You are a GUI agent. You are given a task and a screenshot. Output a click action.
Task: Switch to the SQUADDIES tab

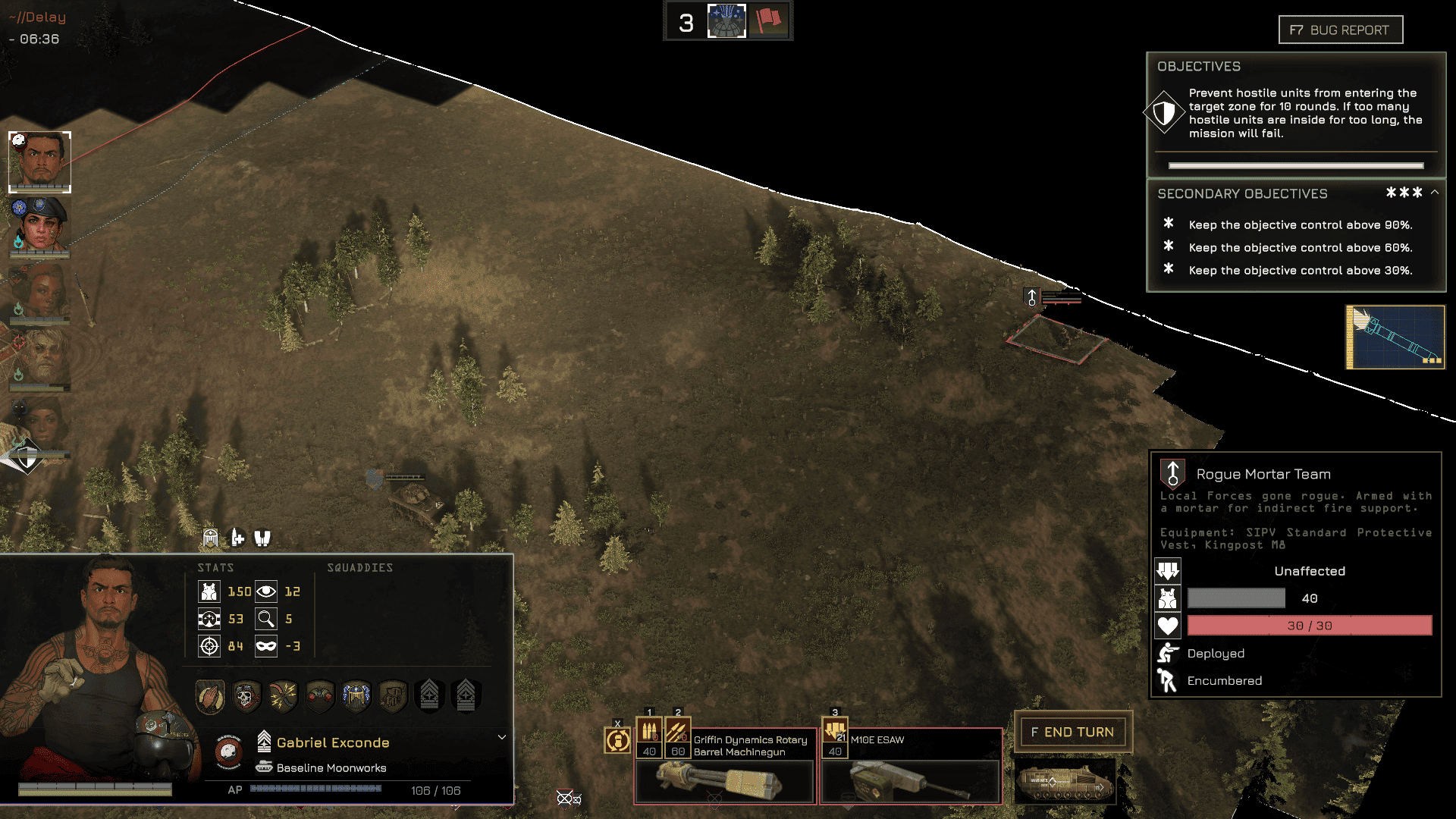359,567
